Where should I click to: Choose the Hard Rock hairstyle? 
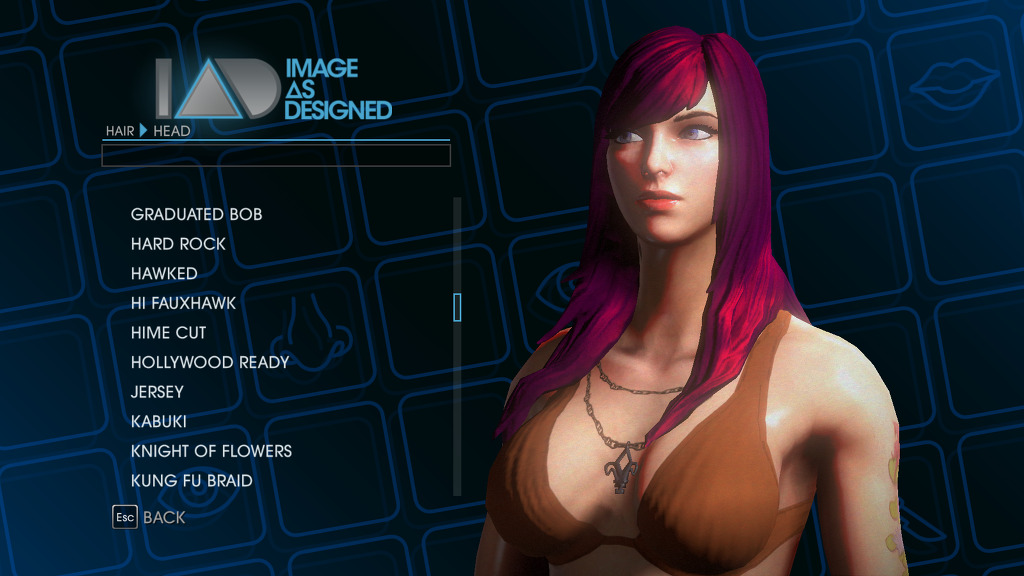[x=178, y=244]
